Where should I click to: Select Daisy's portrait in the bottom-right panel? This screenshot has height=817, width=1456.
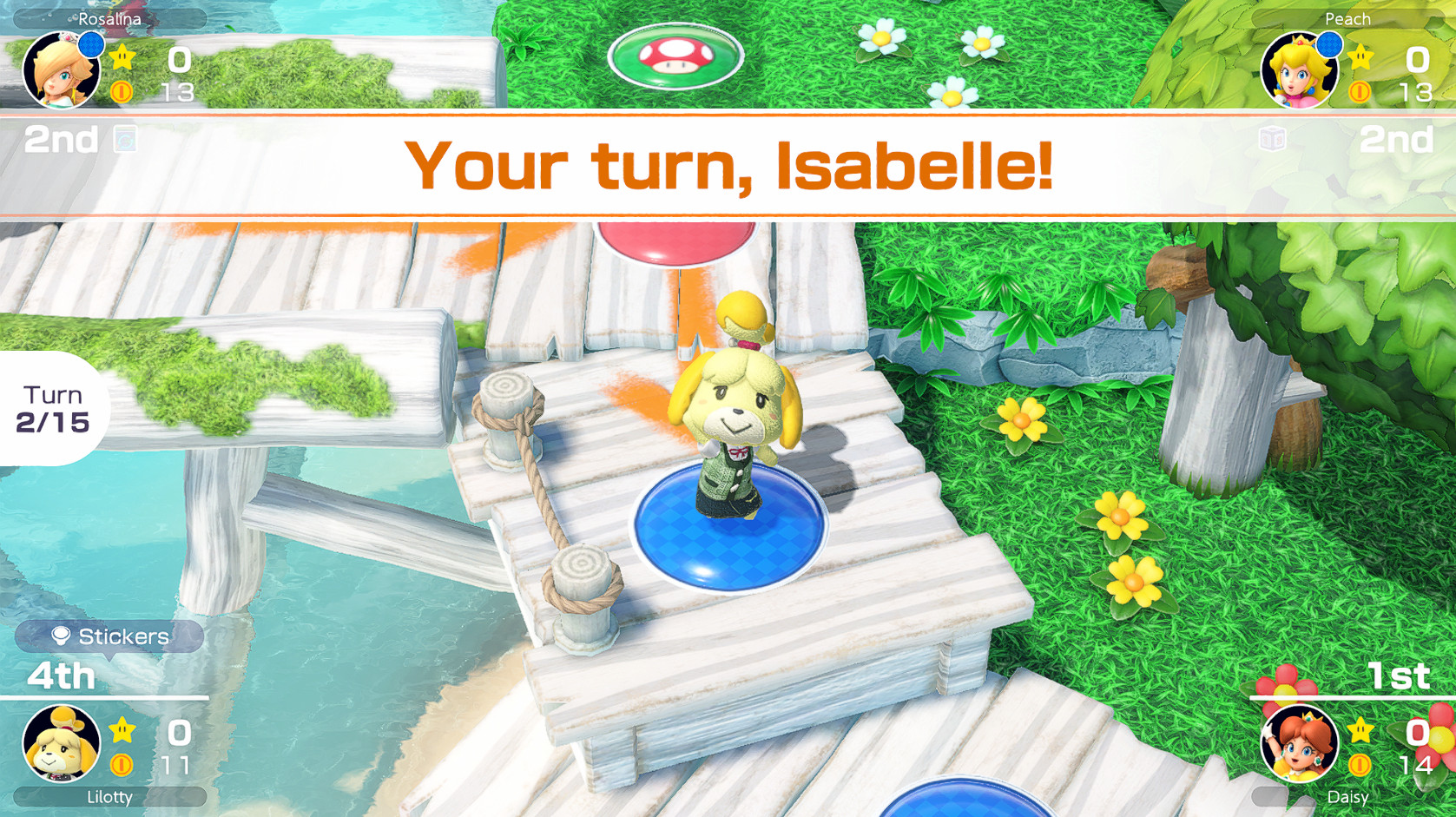click(1300, 745)
